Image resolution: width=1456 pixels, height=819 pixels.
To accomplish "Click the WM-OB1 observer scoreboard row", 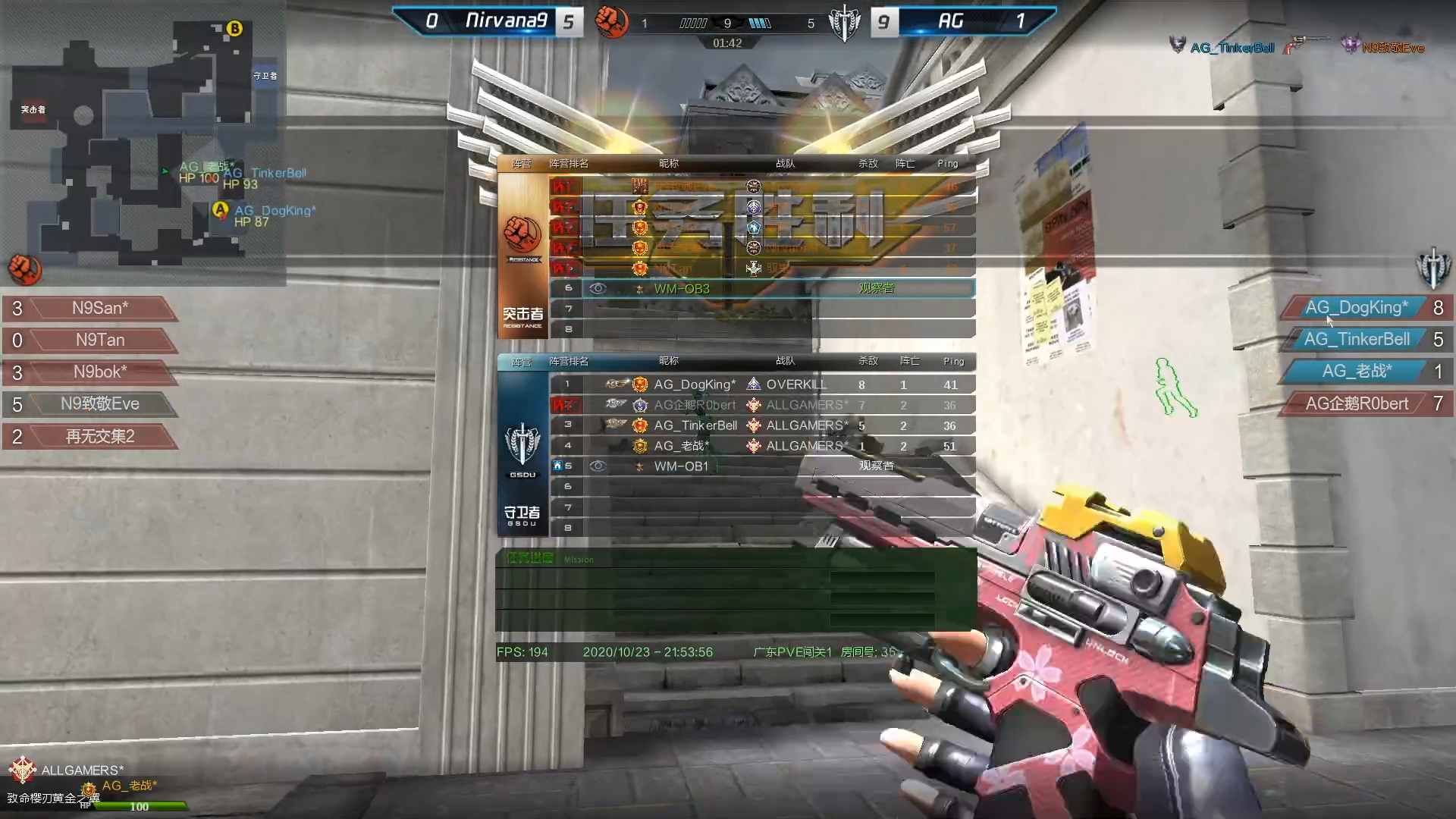I will point(762,466).
